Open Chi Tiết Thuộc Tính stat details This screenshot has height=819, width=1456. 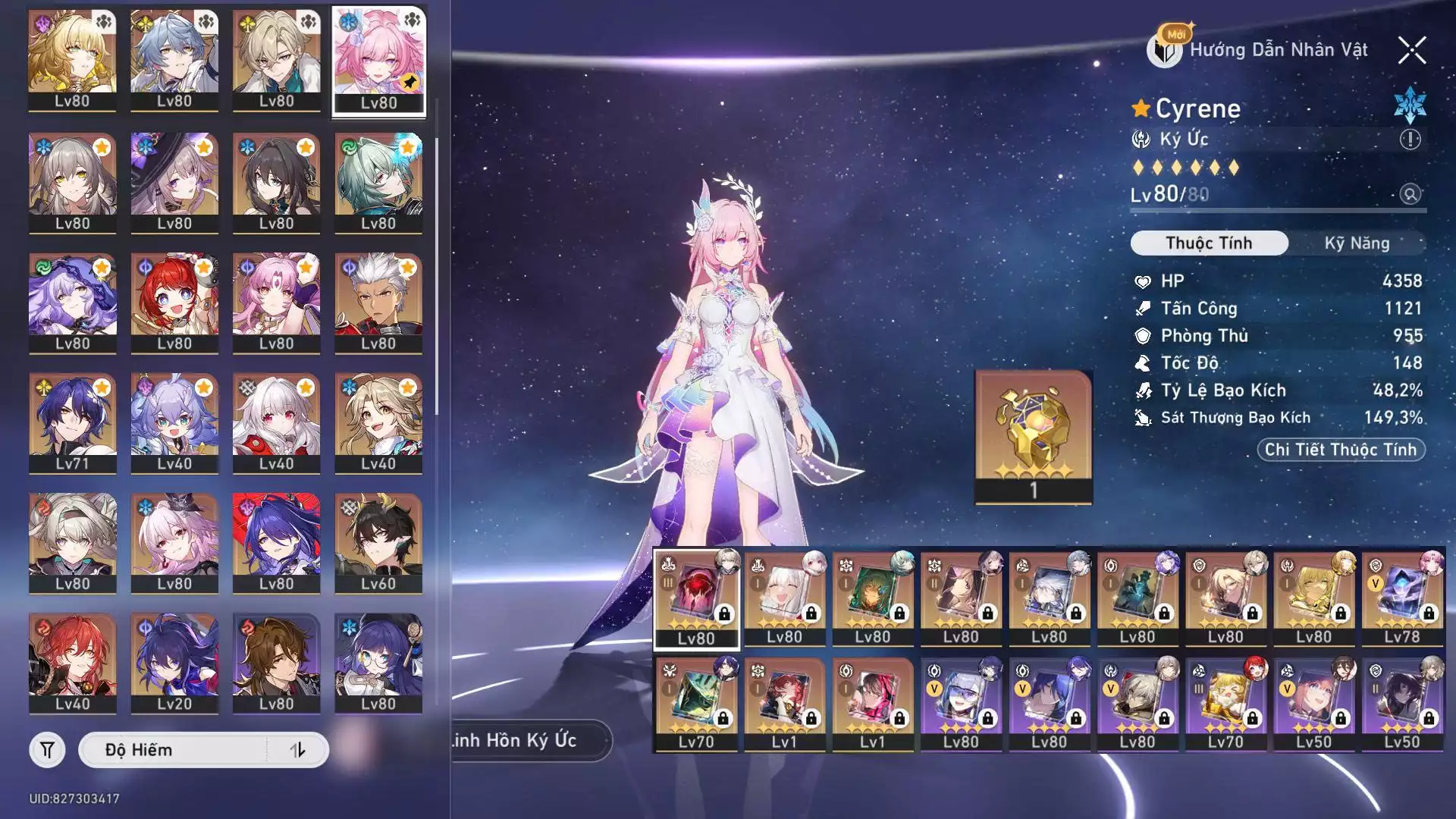(x=1341, y=450)
